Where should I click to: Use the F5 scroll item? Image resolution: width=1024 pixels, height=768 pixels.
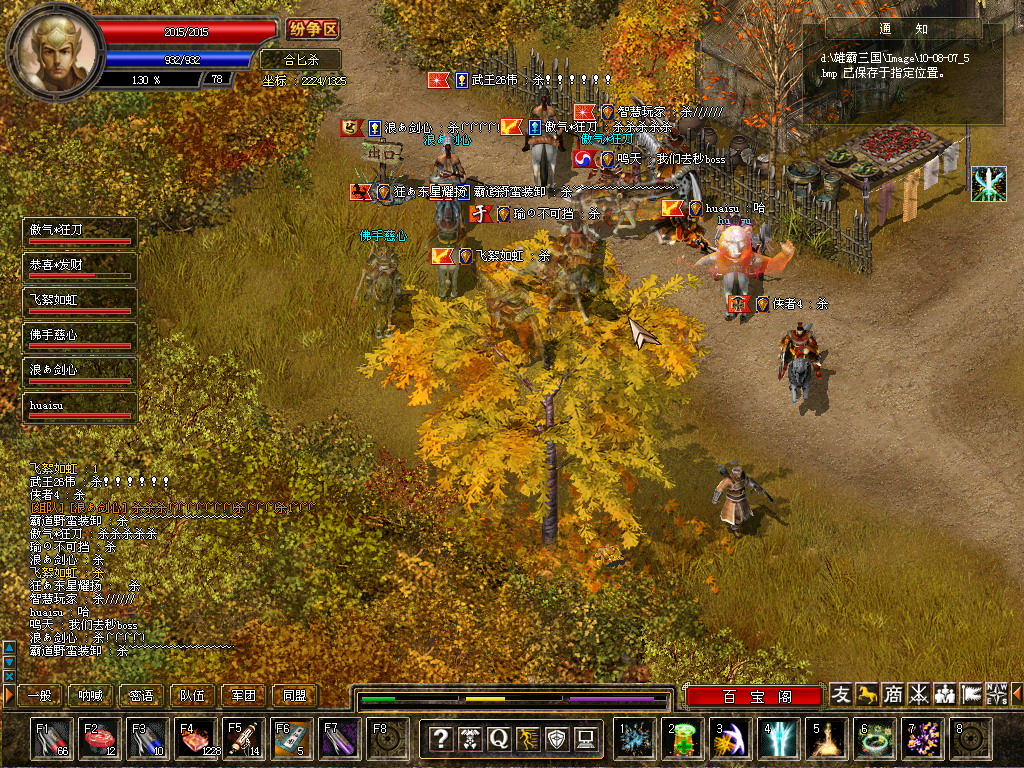pyautogui.click(x=243, y=739)
